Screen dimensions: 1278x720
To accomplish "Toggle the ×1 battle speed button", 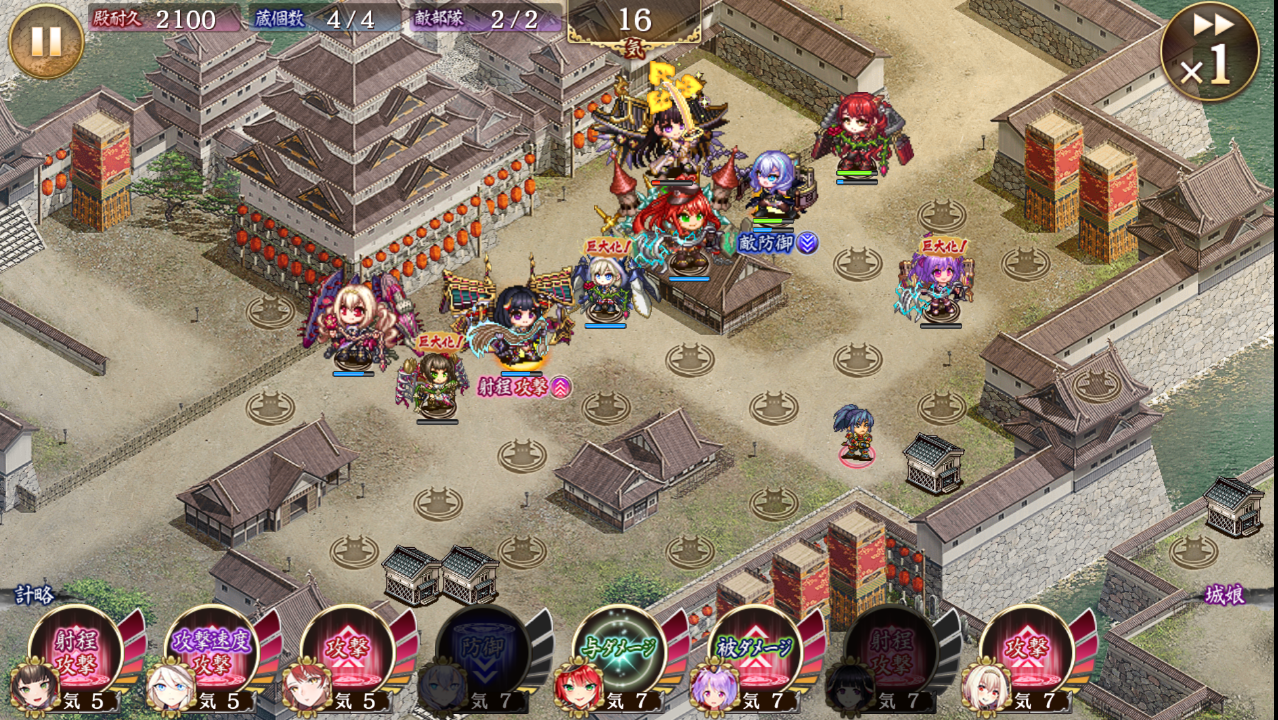I will tap(1209, 52).
